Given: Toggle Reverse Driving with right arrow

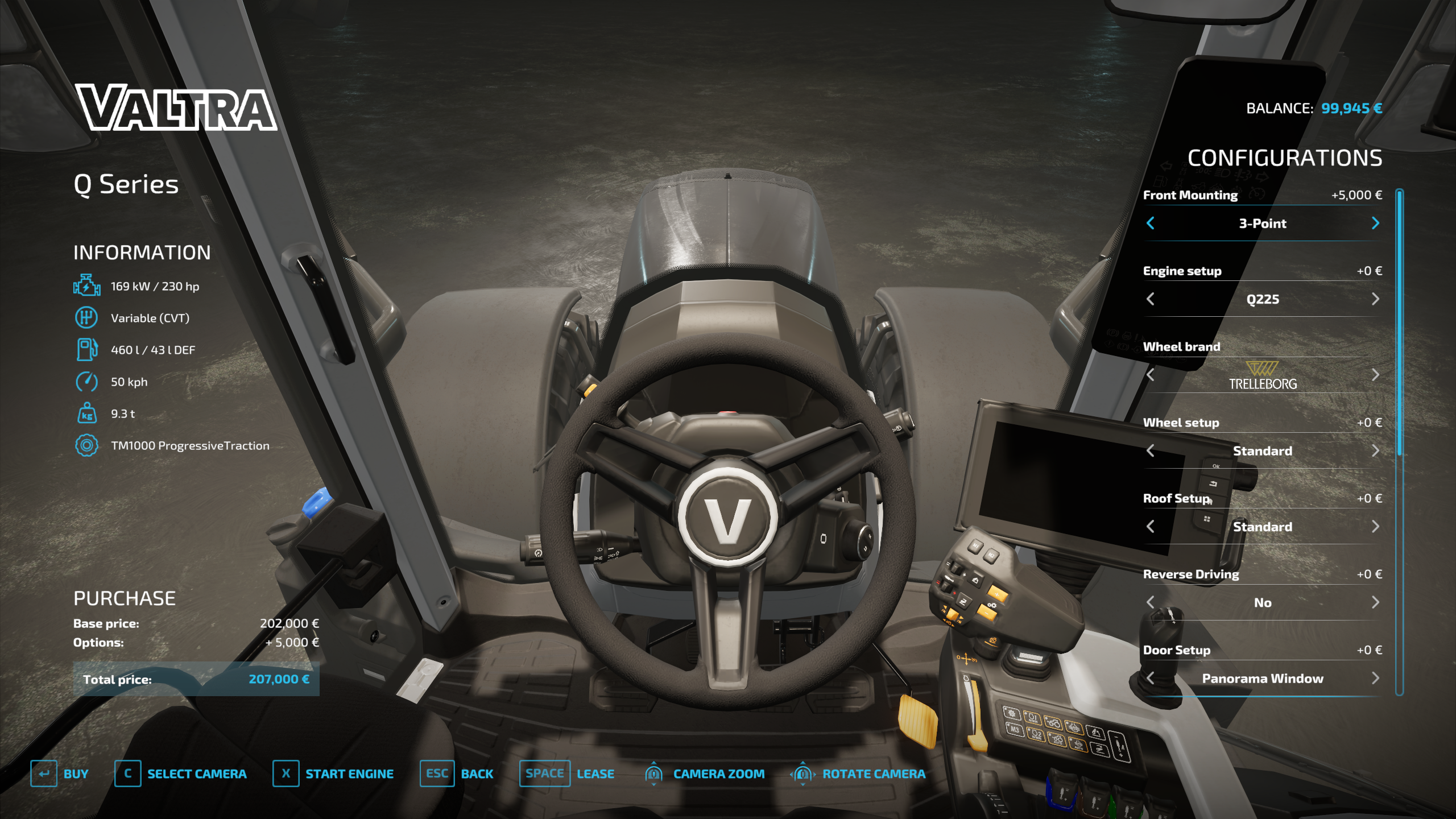Looking at the screenshot, I should (1375, 602).
